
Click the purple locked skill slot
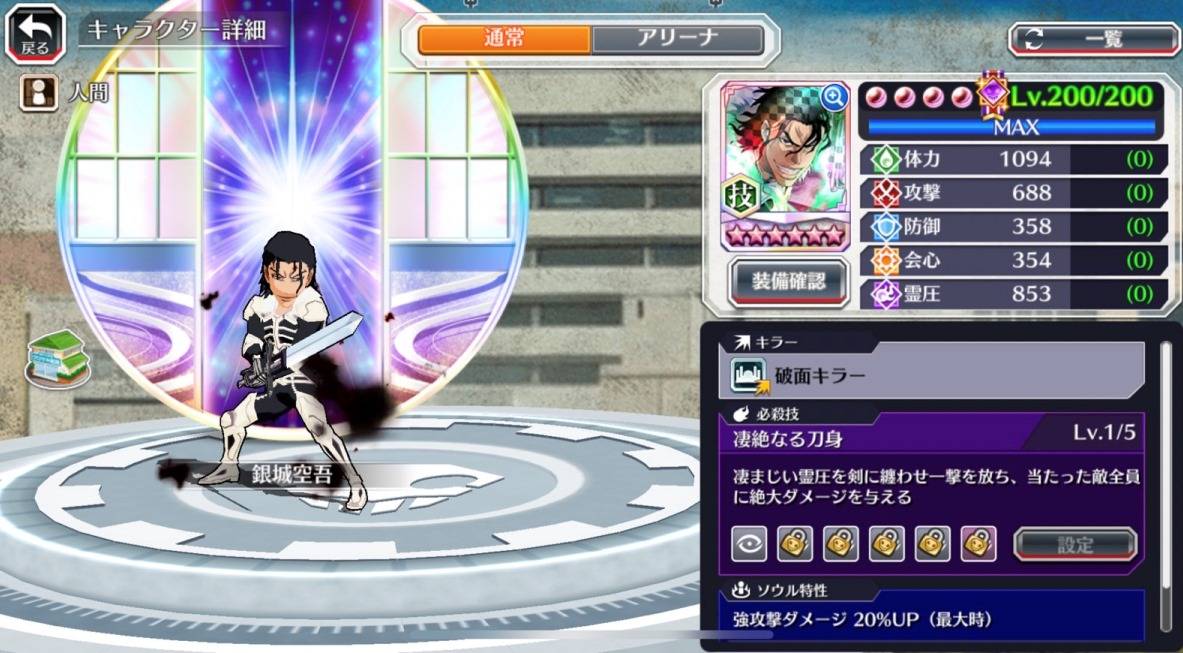click(x=978, y=544)
